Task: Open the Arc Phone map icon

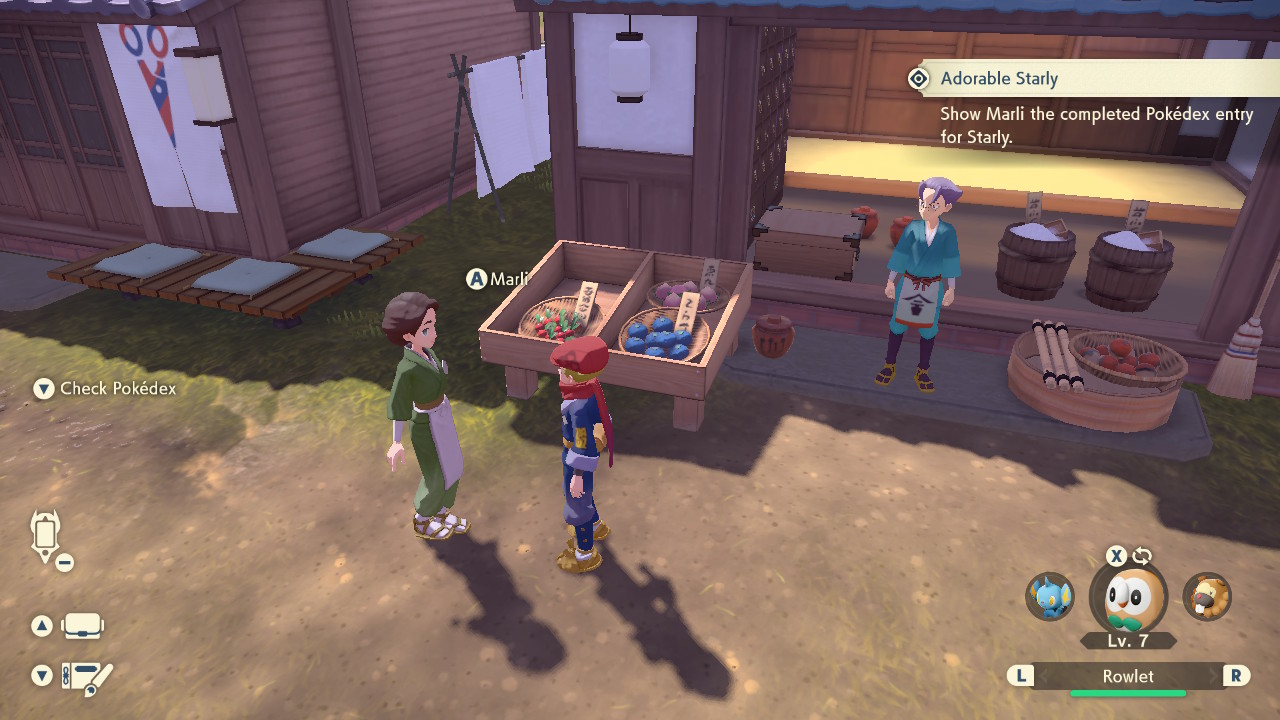Action: [46, 535]
